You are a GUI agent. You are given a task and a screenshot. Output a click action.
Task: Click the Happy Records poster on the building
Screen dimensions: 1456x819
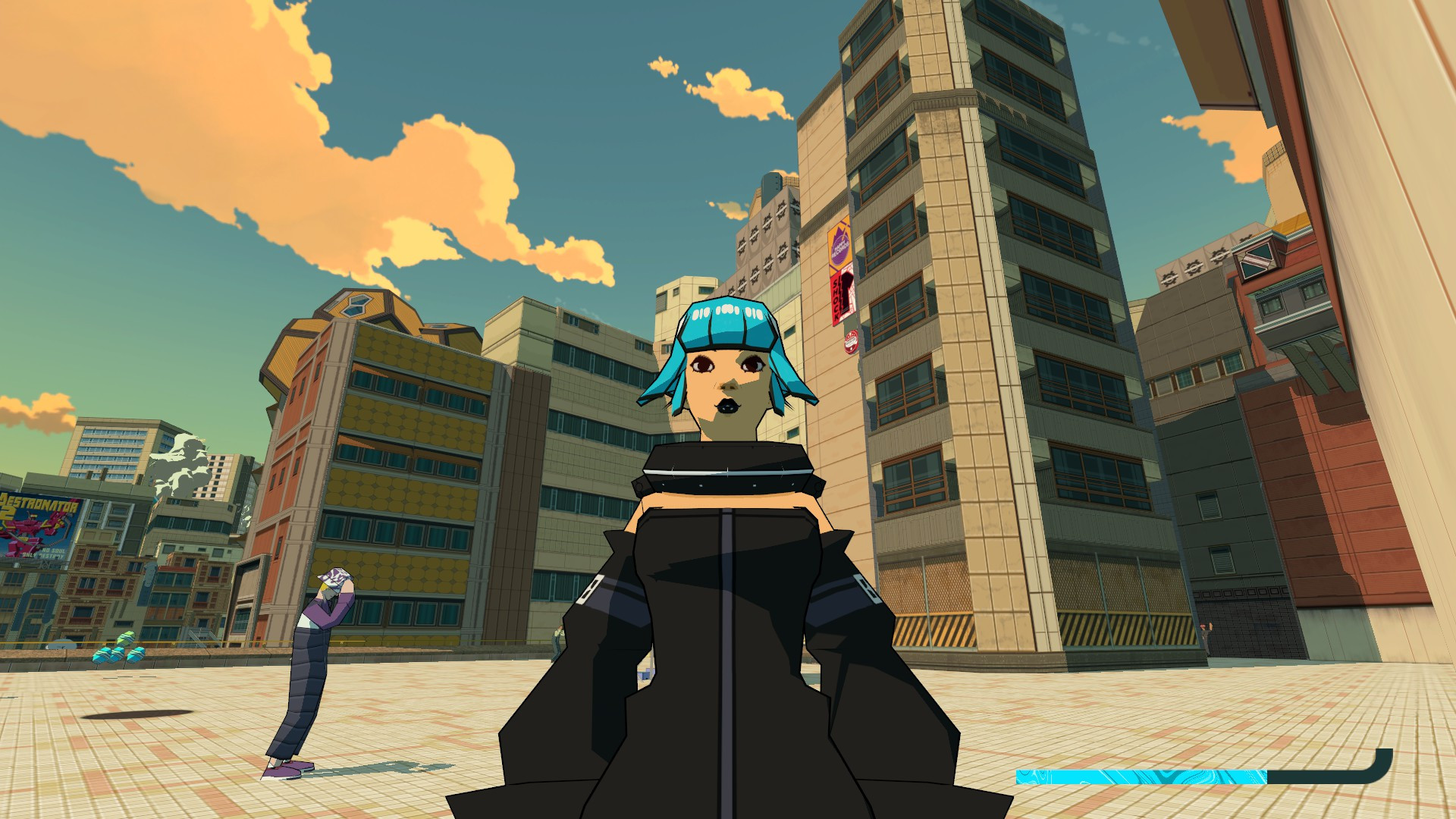(x=840, y=244)
